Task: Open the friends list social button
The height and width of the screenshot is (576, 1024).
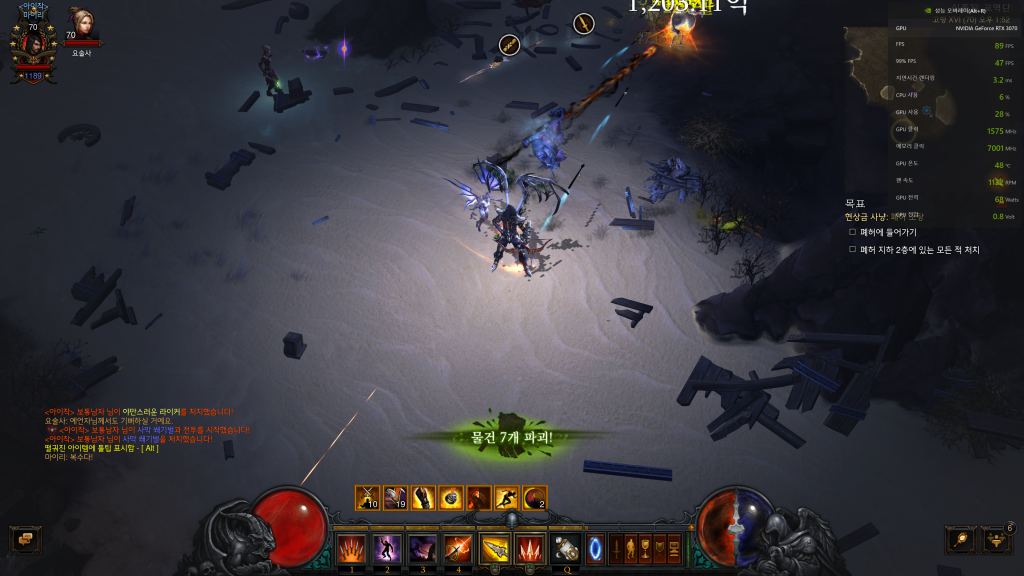Action: [x=996, y=540]
